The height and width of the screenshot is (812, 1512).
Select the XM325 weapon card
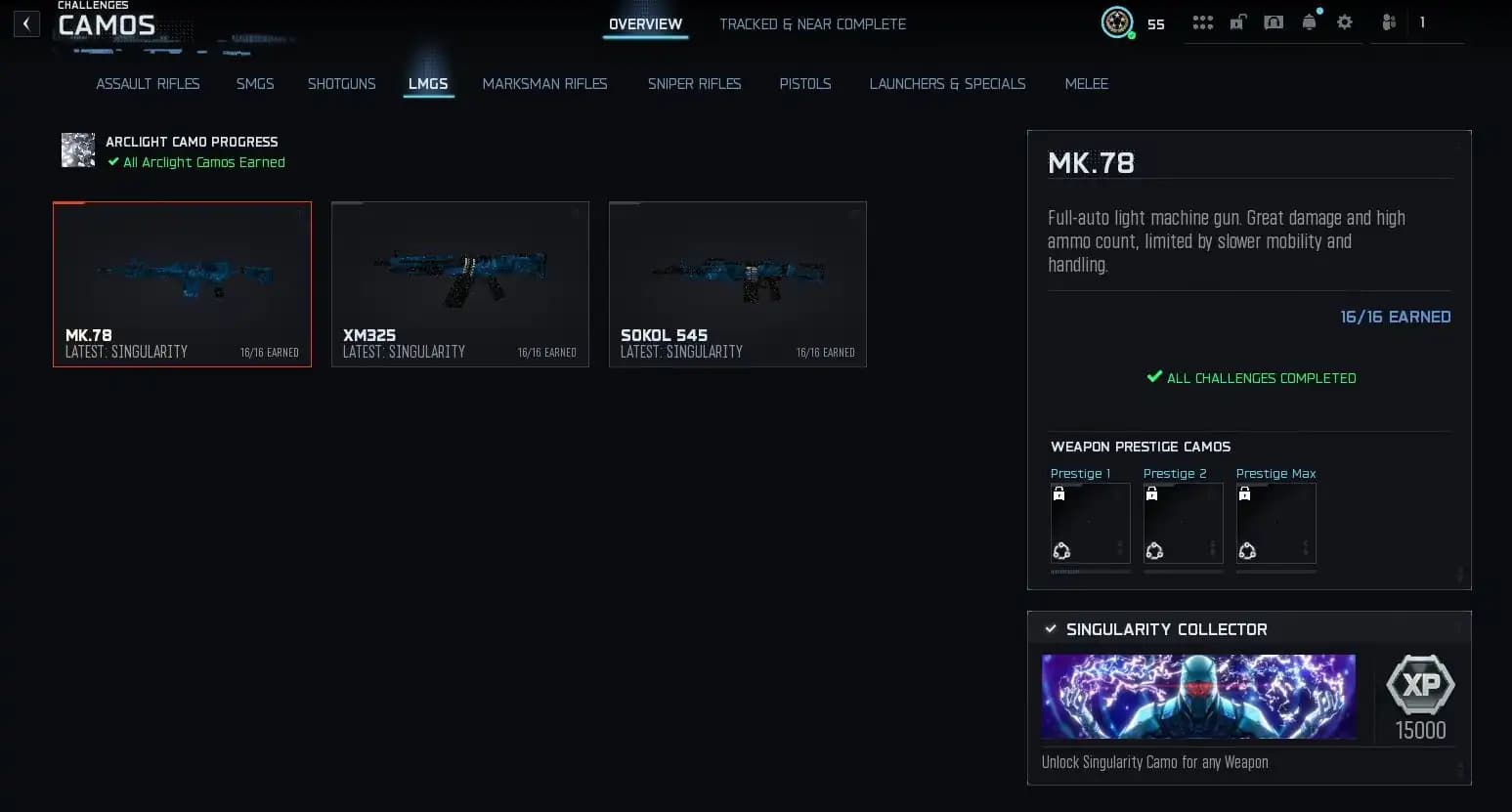pyautogui.click(x=459, y=283)
